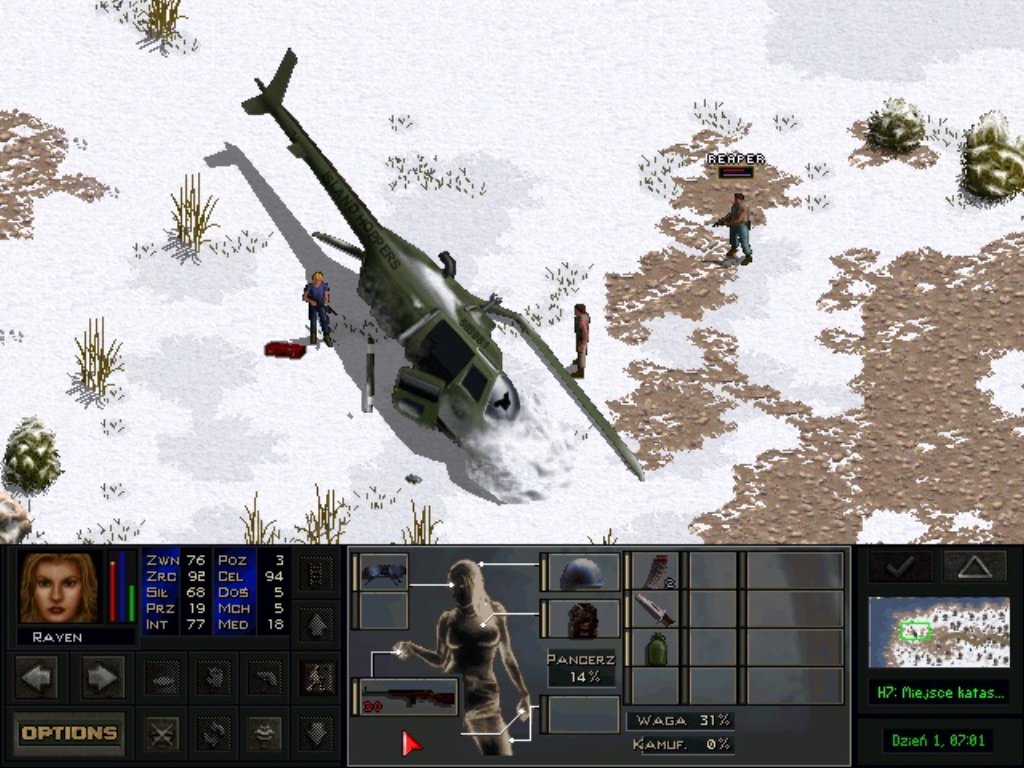Switch to previous mercenary with left arrow

click(37, 677)
